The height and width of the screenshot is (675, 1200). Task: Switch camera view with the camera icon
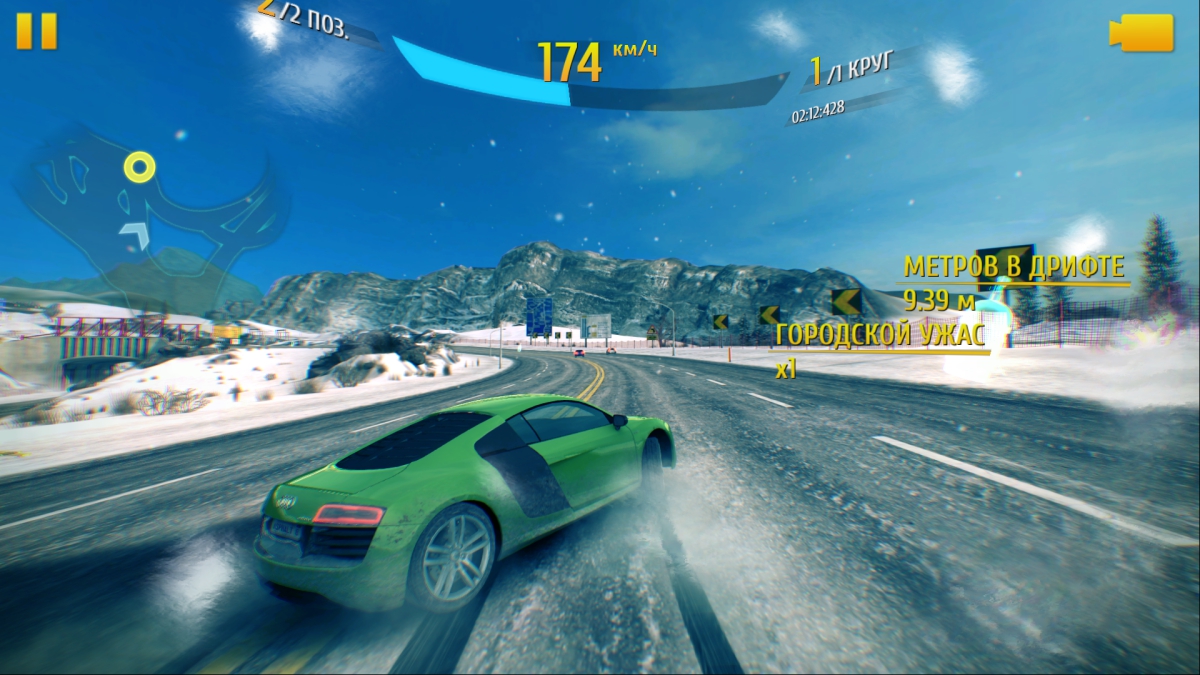1141,32
